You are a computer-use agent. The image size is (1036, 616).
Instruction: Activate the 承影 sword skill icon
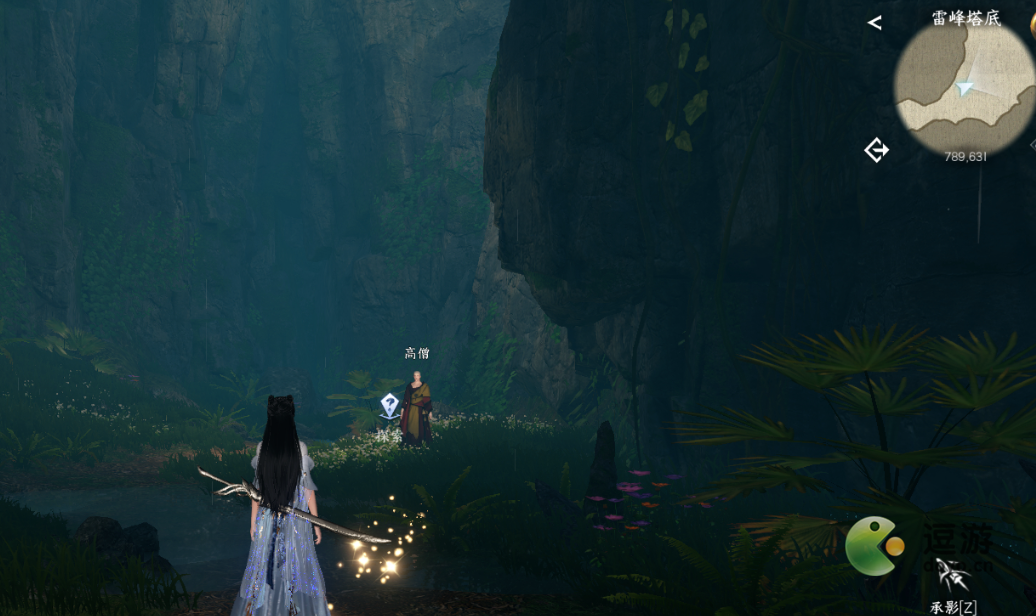954,576
